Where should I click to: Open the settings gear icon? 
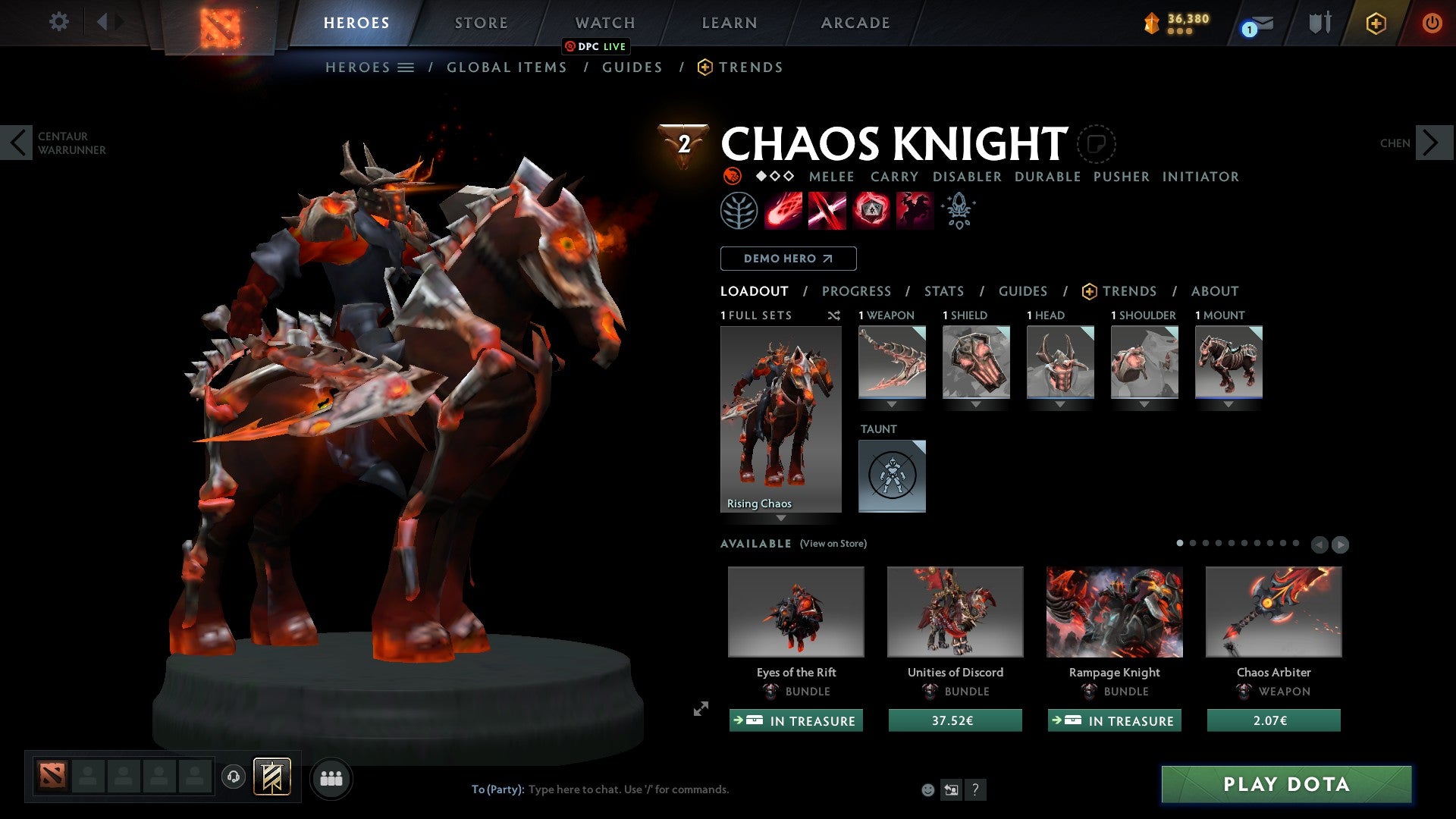pyautogui.click(x=58, y=22)
